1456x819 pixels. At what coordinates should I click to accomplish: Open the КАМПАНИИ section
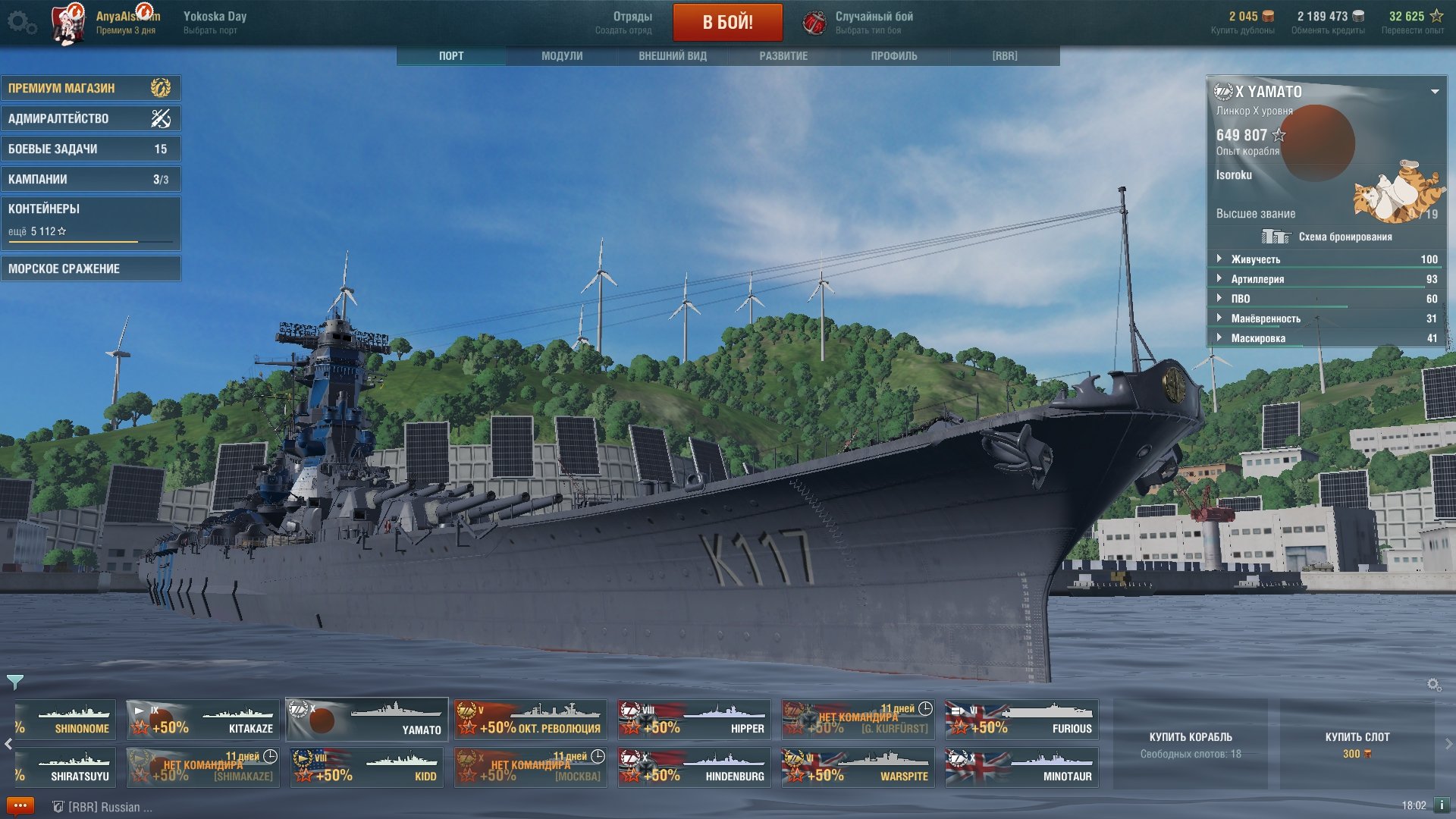(90, 179)
